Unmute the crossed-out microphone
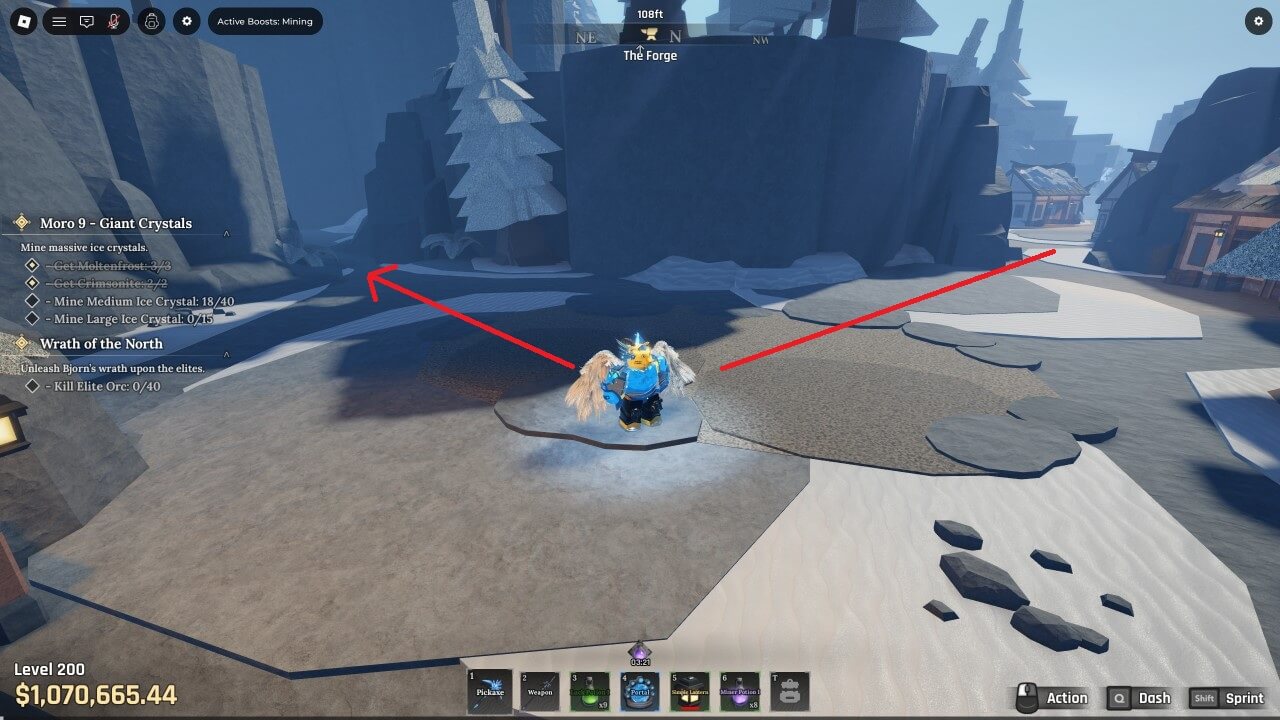 [115, 21]
